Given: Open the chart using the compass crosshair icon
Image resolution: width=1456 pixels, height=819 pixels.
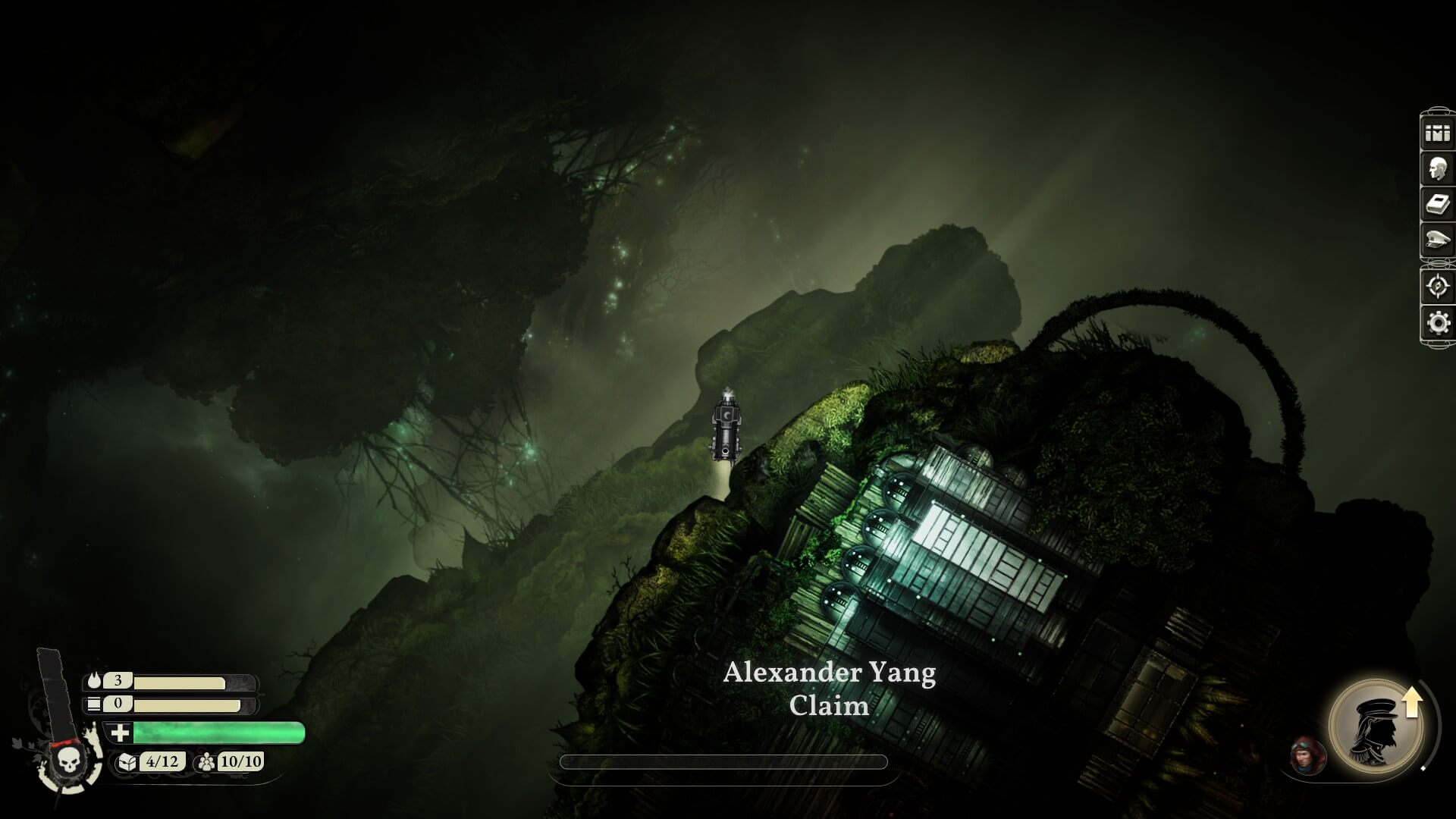Looking at the screenshot, I should click(1437, 287).
